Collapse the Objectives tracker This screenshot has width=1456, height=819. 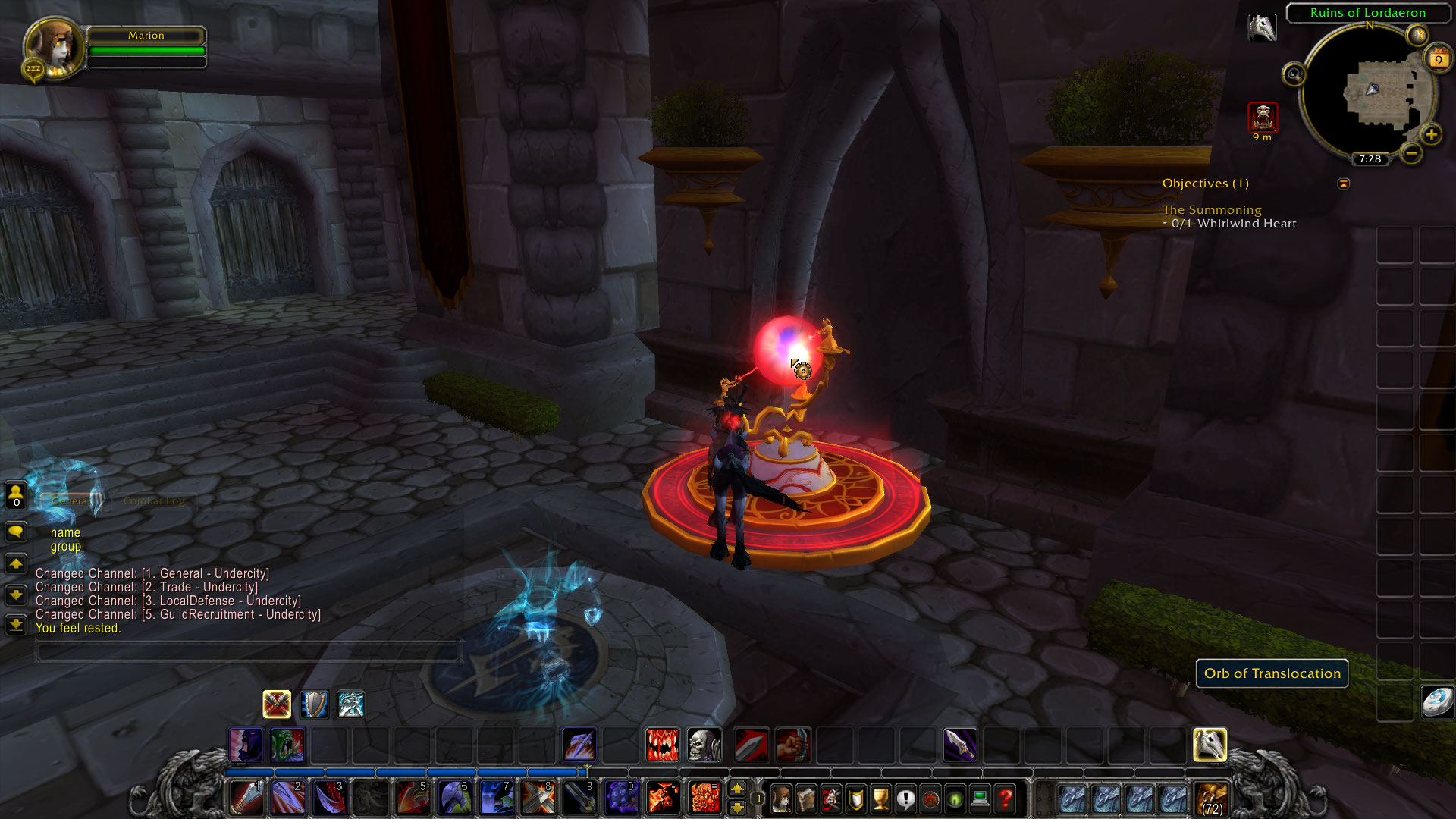click(1344, 184)
